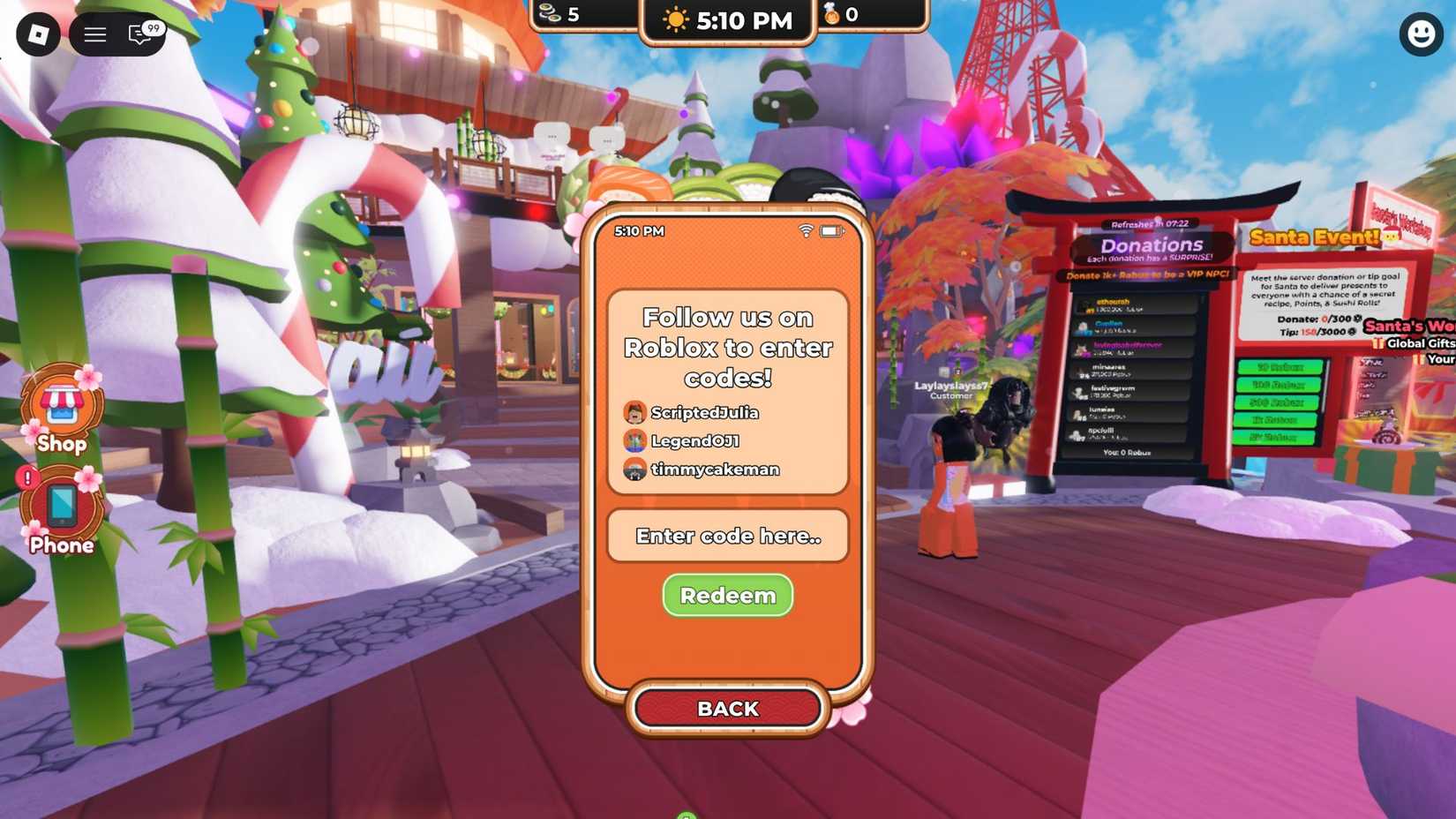Viewport: 1456px width, 819px height.
Task: Click the Roblox logo icon top-left
Action: tap(37, 35)
